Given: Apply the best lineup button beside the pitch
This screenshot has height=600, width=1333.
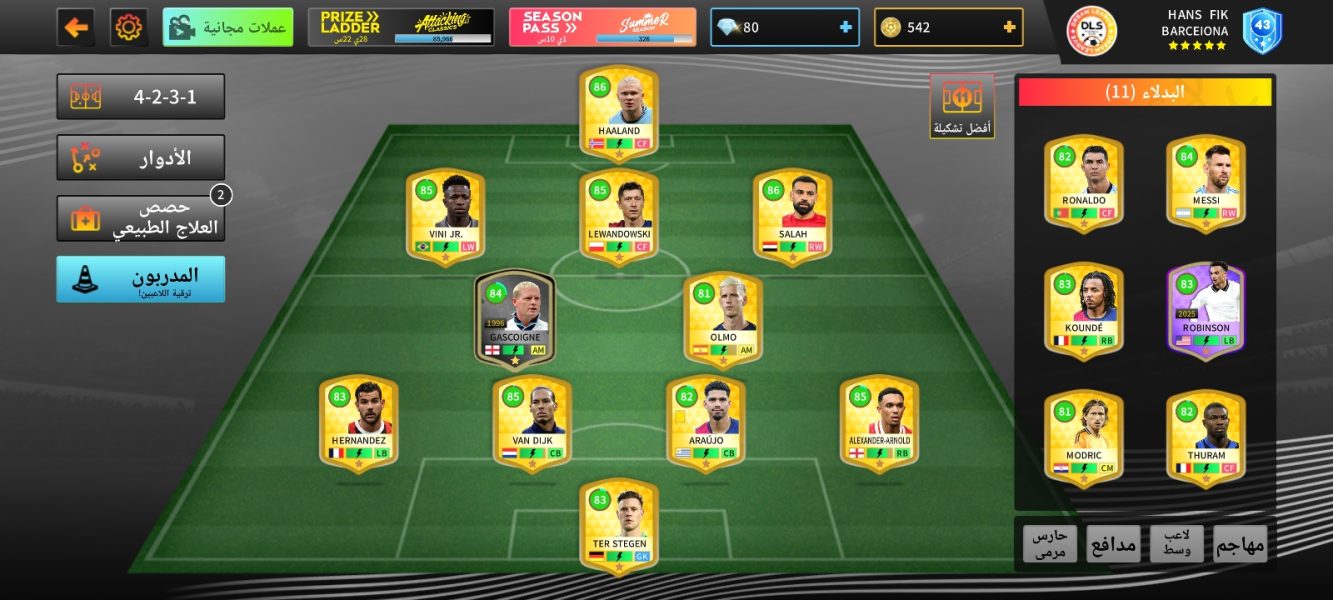Looking at the screenshot, I should point(962,104).
